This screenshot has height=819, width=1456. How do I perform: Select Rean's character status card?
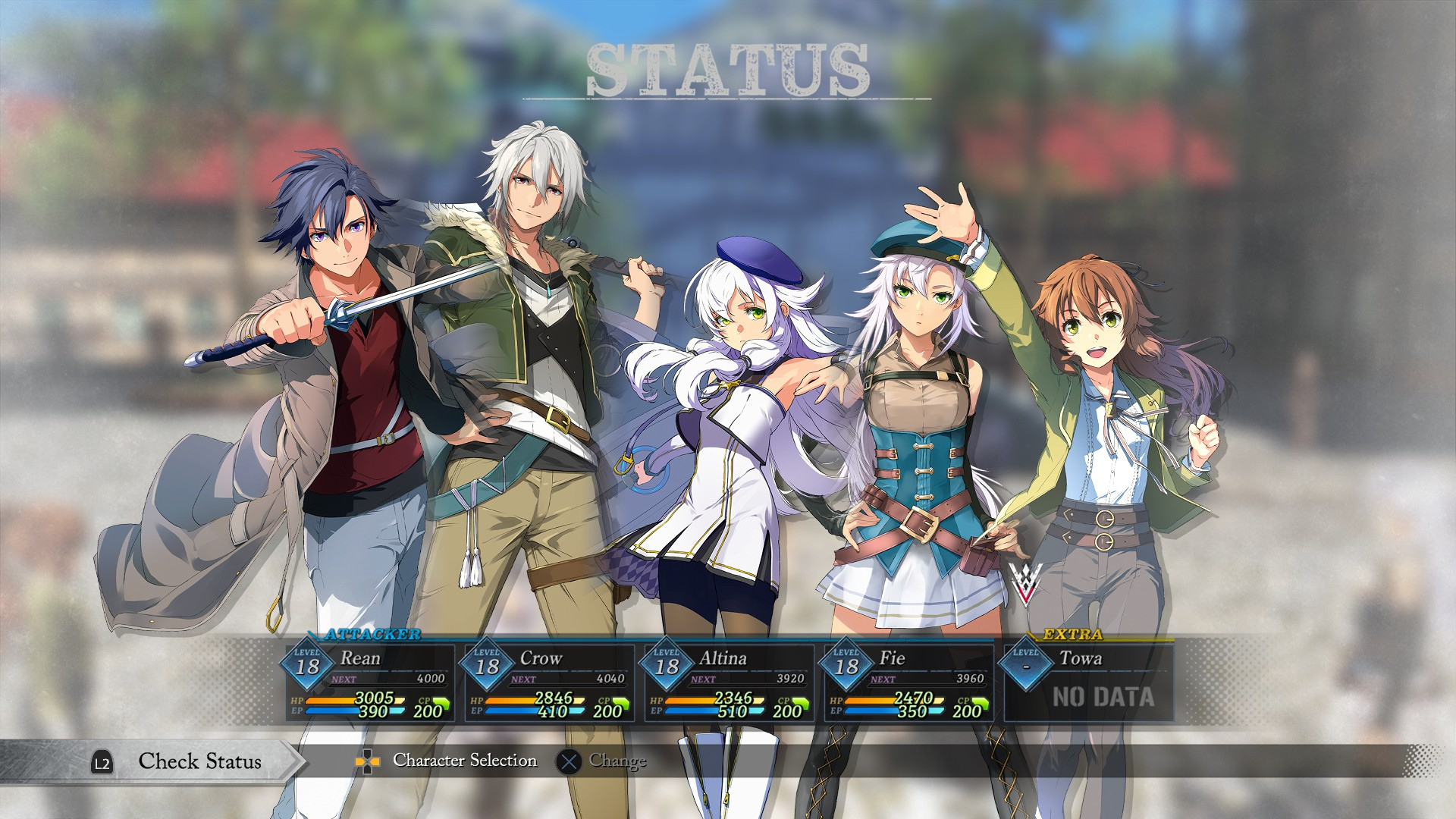370,682
